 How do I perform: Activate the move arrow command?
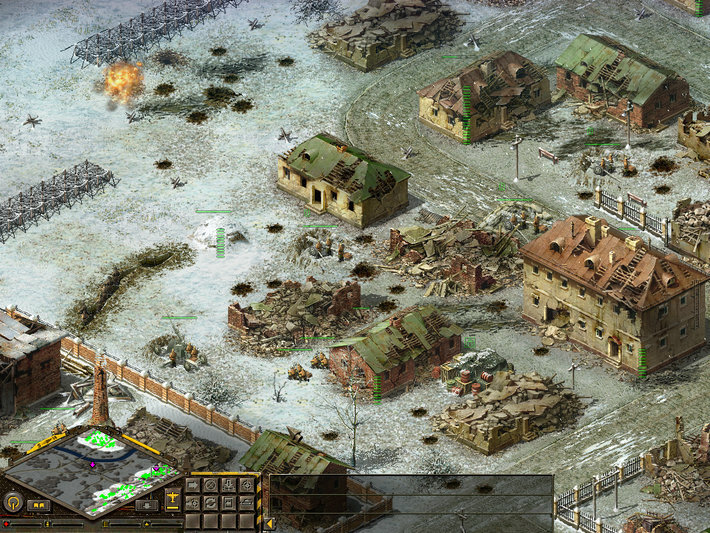(193, 485)
